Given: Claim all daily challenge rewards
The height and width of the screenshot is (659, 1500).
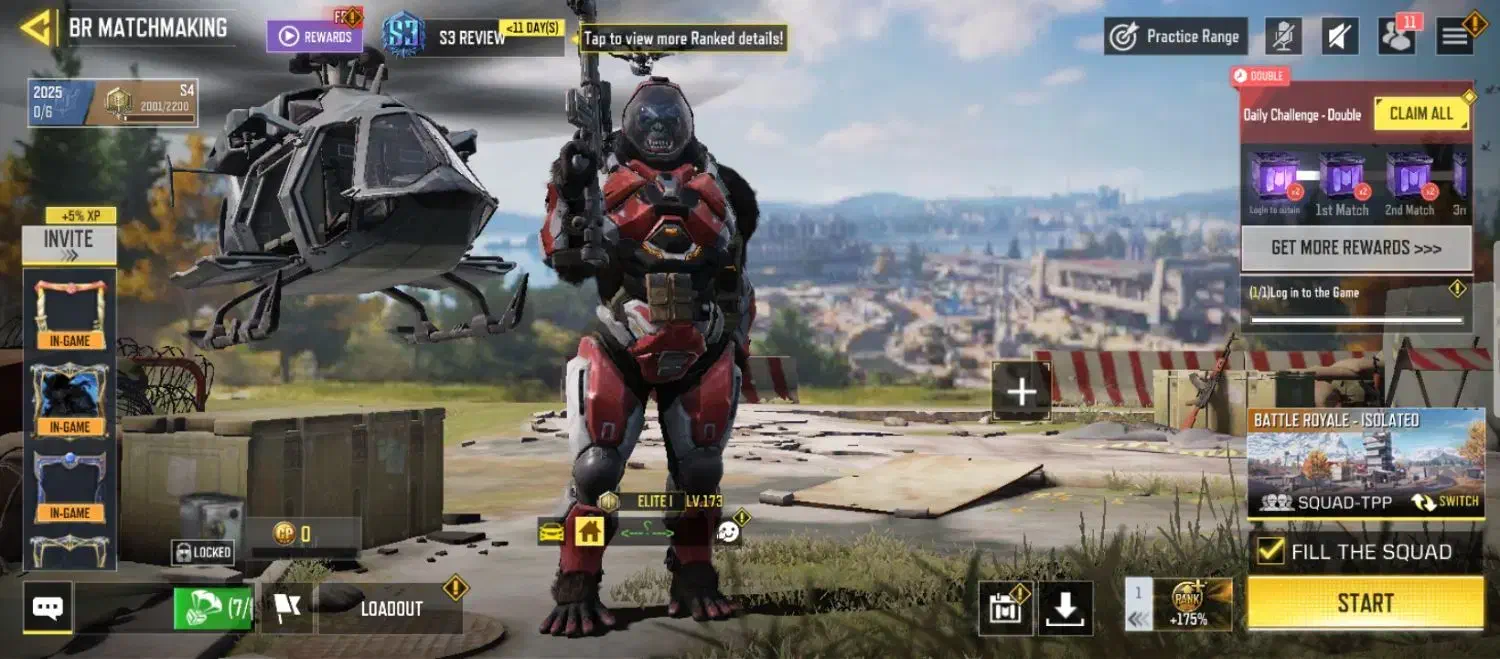Looking at the screenshot, I should (1421, 113).
